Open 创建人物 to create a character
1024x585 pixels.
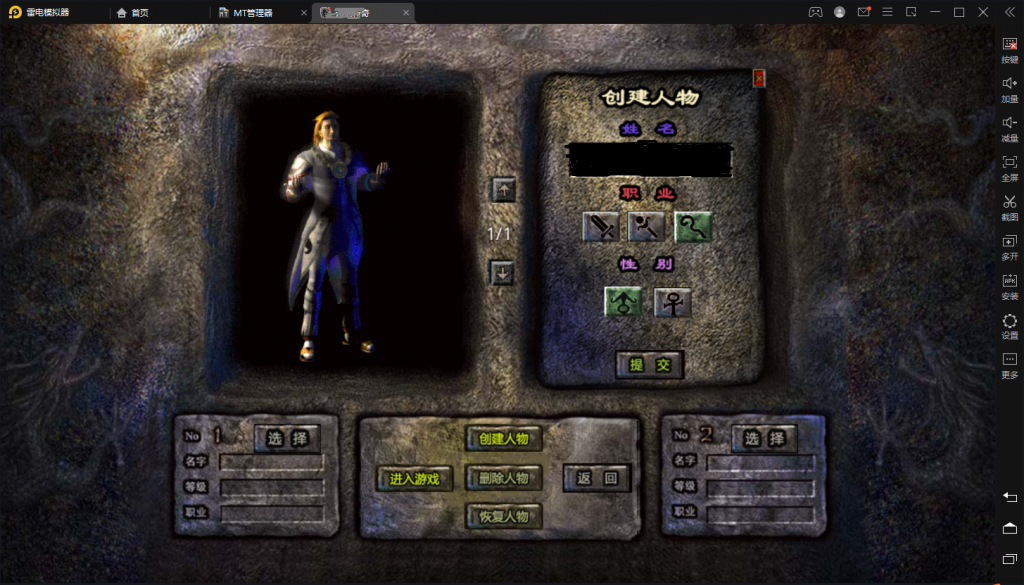click(x=503, y=438)
